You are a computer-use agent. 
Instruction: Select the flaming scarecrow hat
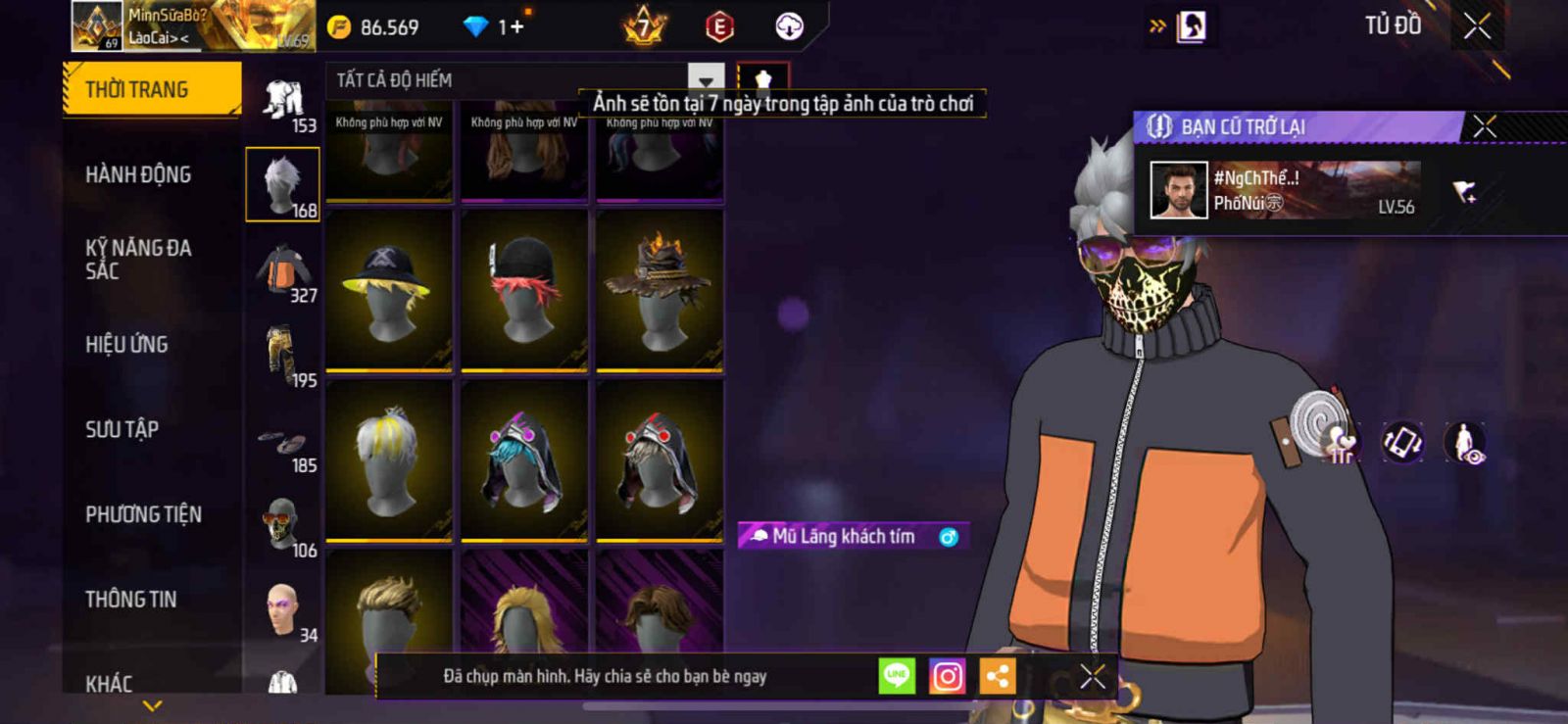click(x=660, y=291)
